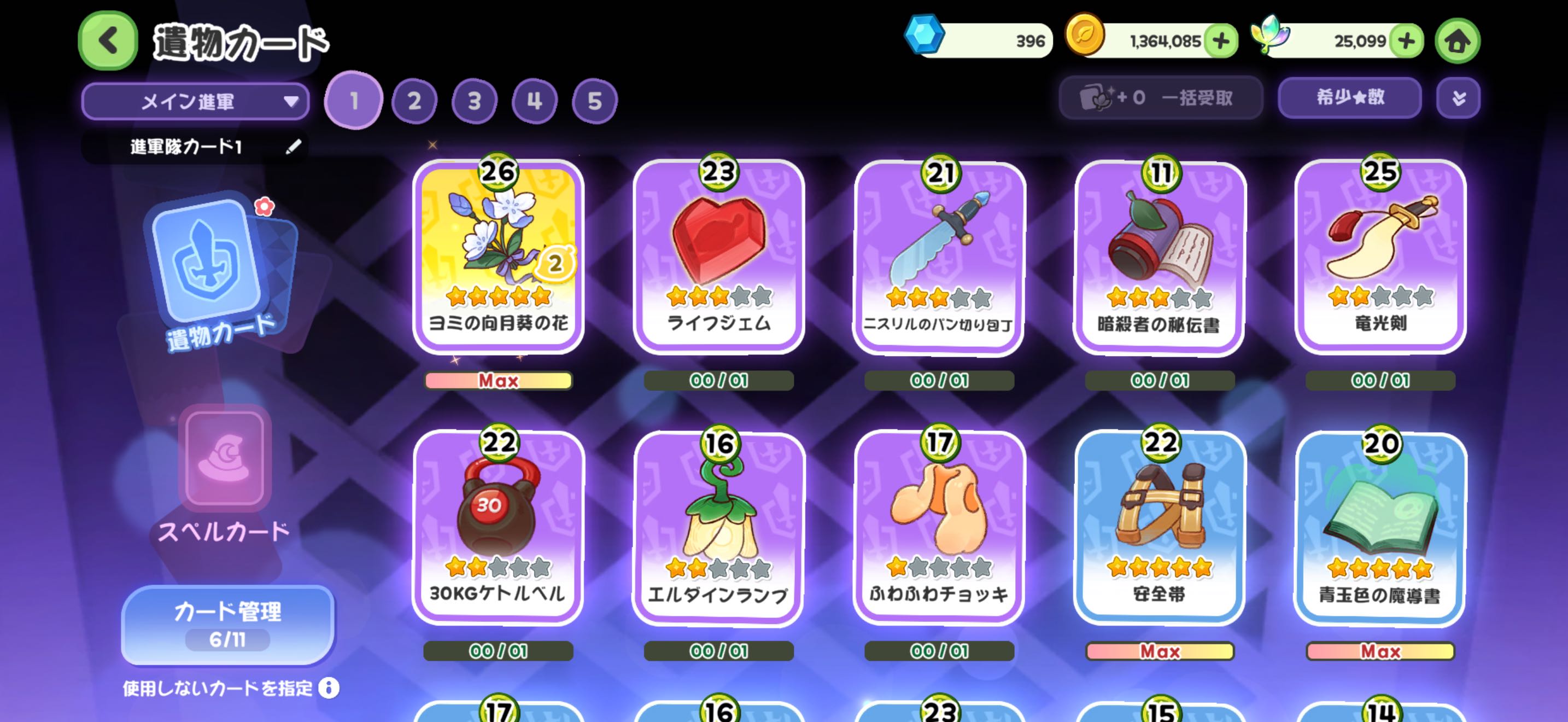
Task: Select the ライフジェム red gem card
Action: tap(718, 255)
